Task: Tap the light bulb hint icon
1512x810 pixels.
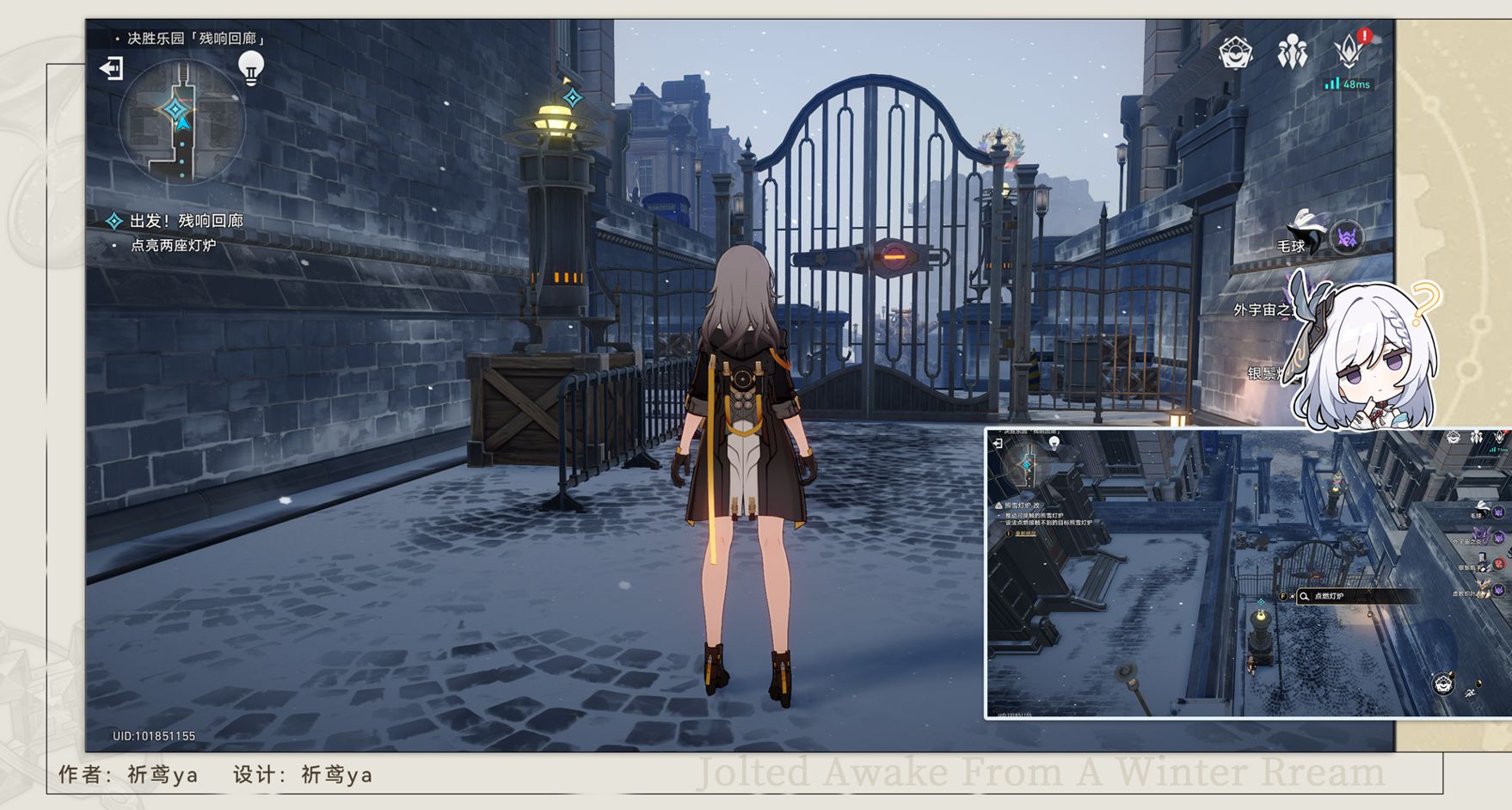Action: click(x=250, y=67)
